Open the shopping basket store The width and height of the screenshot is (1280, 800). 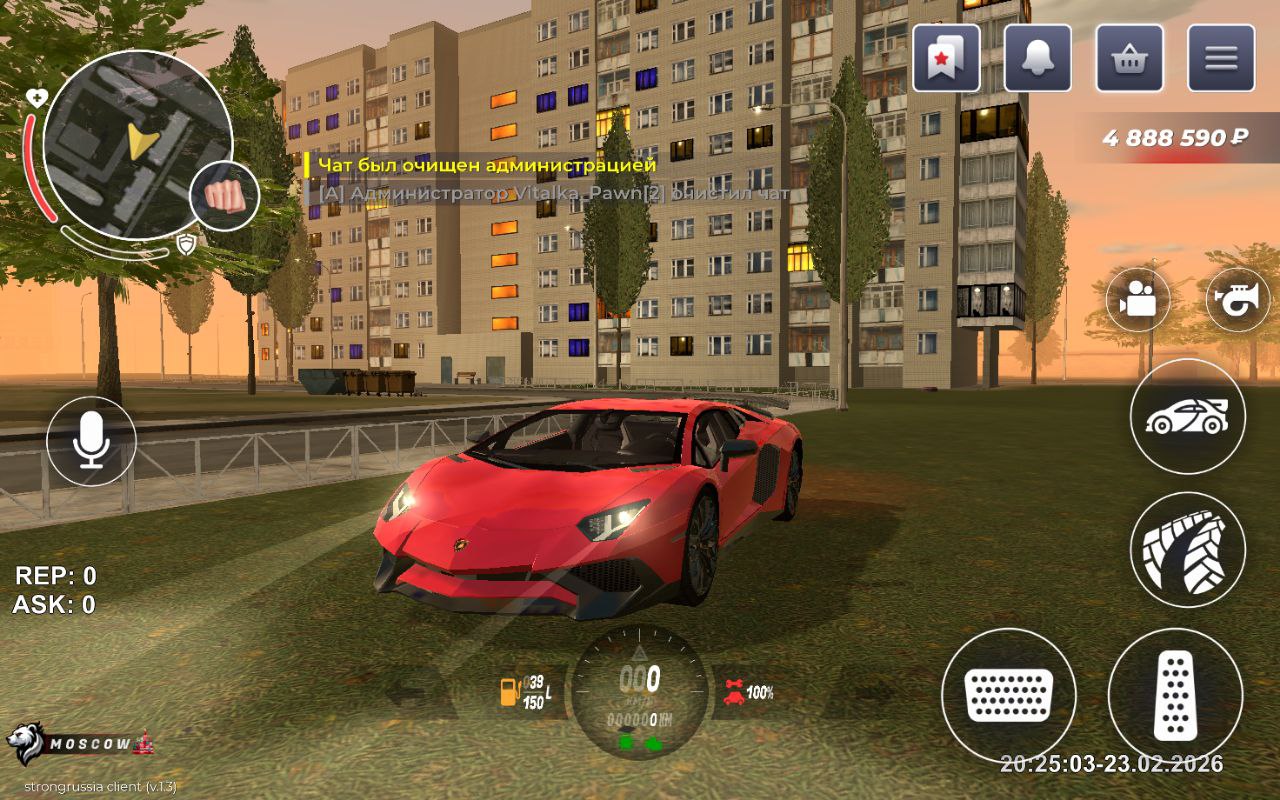1130,58
